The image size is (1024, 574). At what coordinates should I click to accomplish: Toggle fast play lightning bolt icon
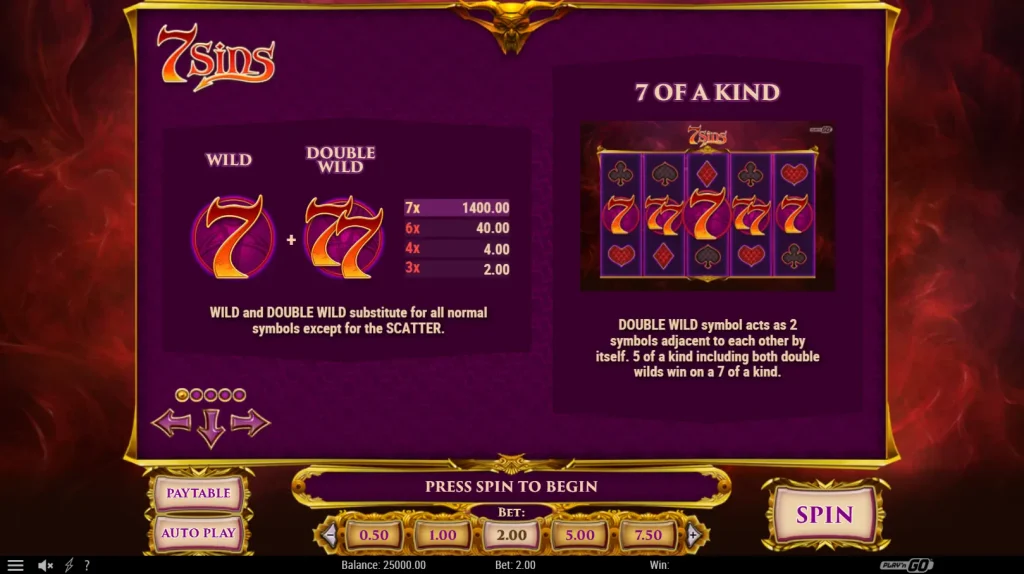(69, 565)
